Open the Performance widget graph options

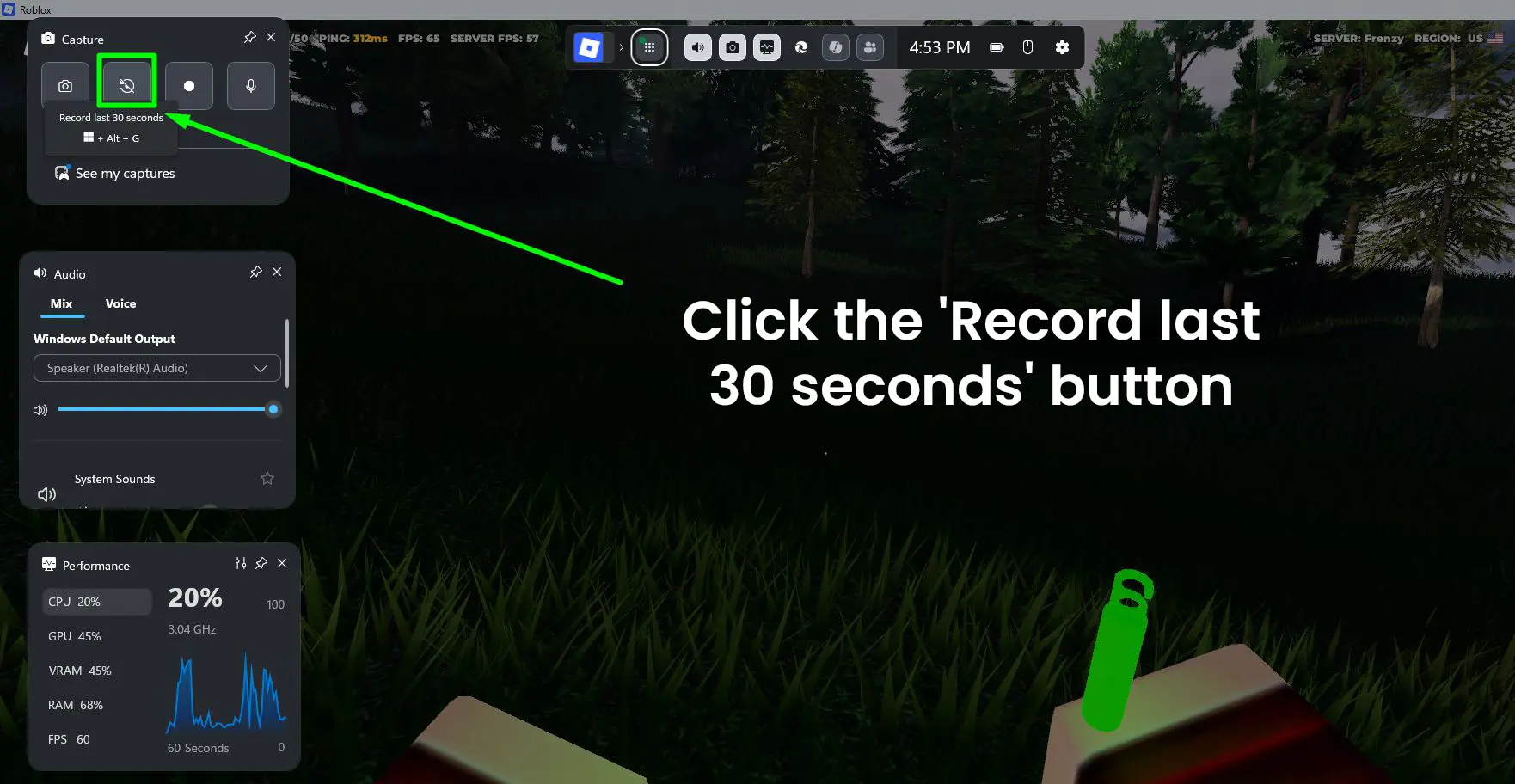point(241,563)
